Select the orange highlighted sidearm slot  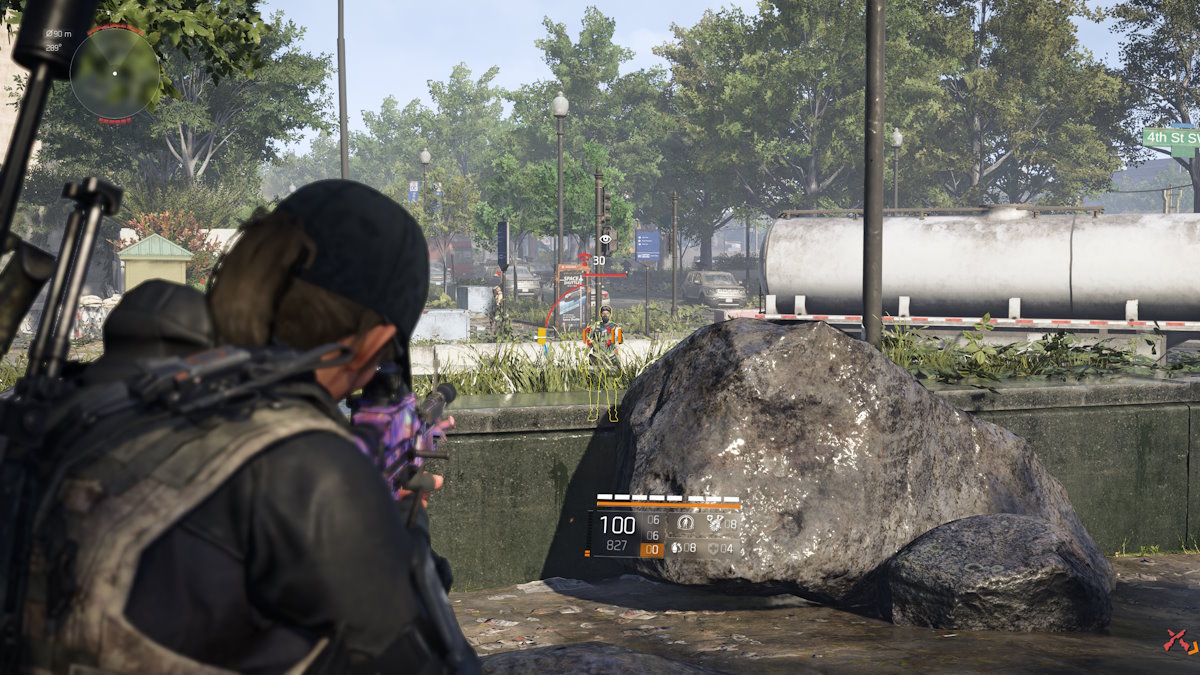pyautogui.click(x=652, y=549)
